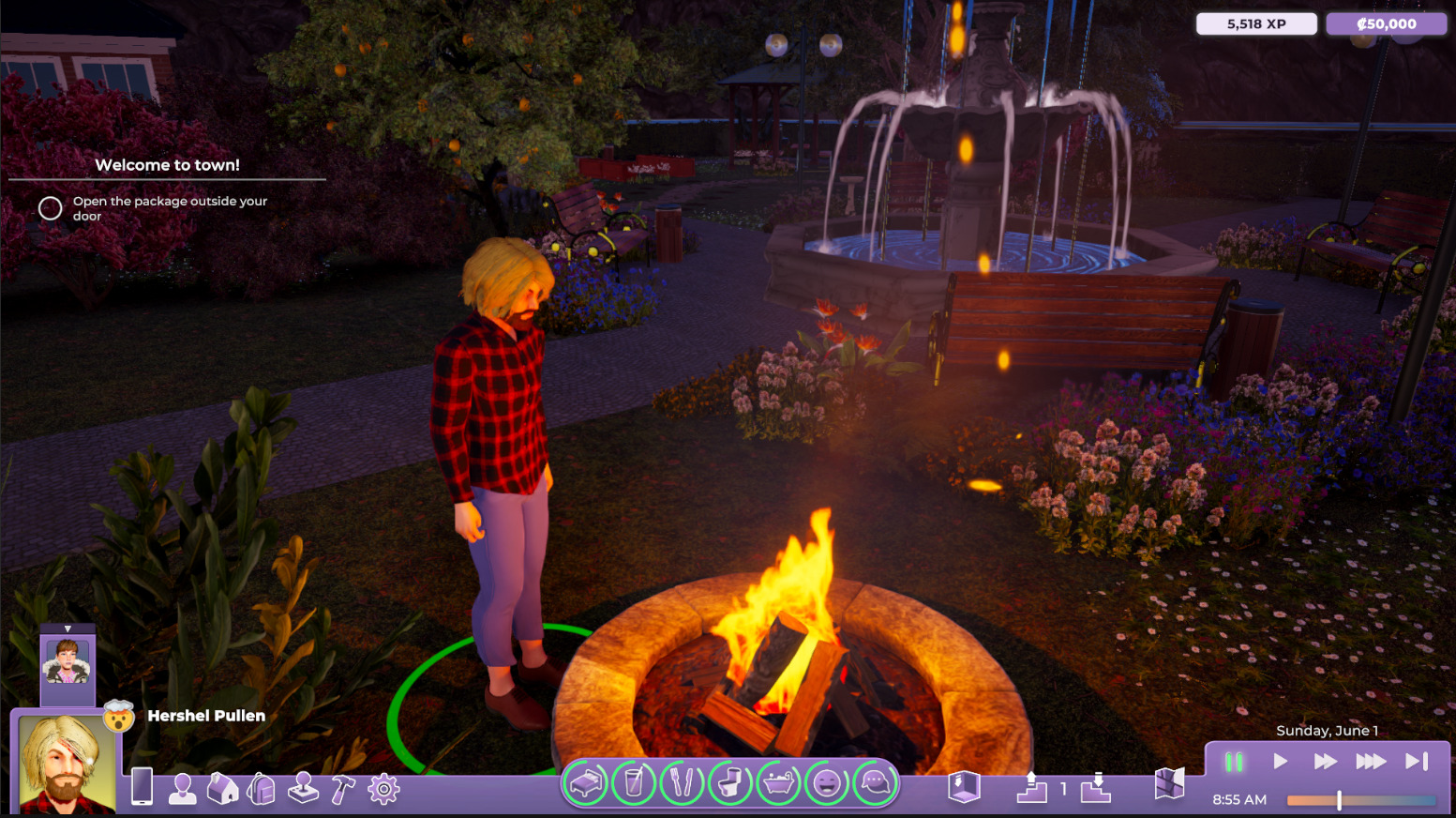The height and width of the screenshot is (818, 1456).
Task: Open the house icon panel
Action: [222, 789]
